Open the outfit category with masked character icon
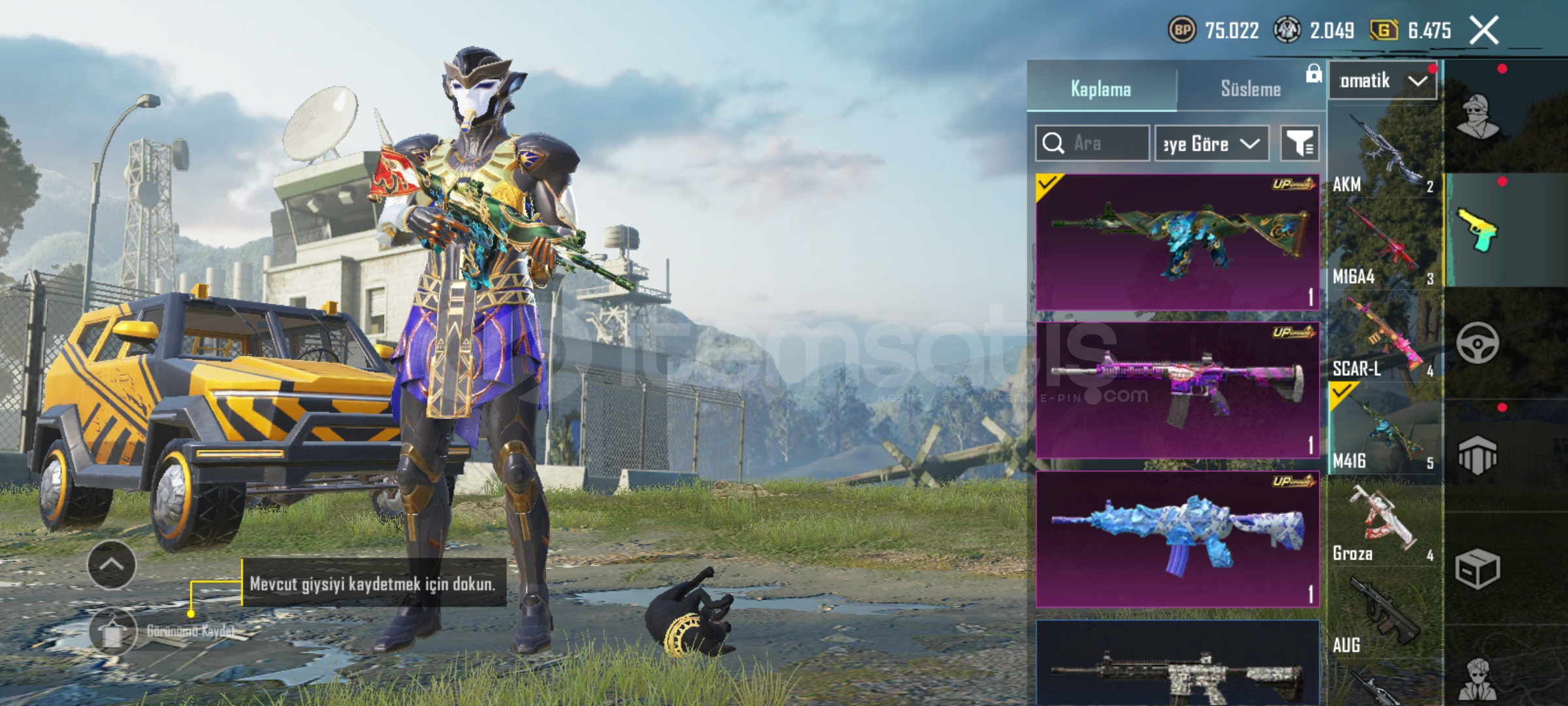This screenshot has width=1568, height=706. tap(1478, 116)
